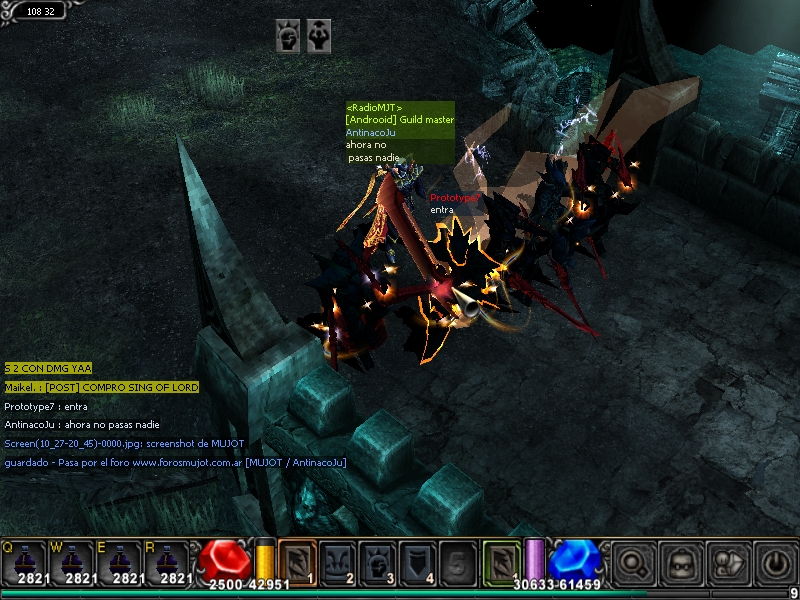Click the COMPRO SING OF LORD post message

[101, 387]
